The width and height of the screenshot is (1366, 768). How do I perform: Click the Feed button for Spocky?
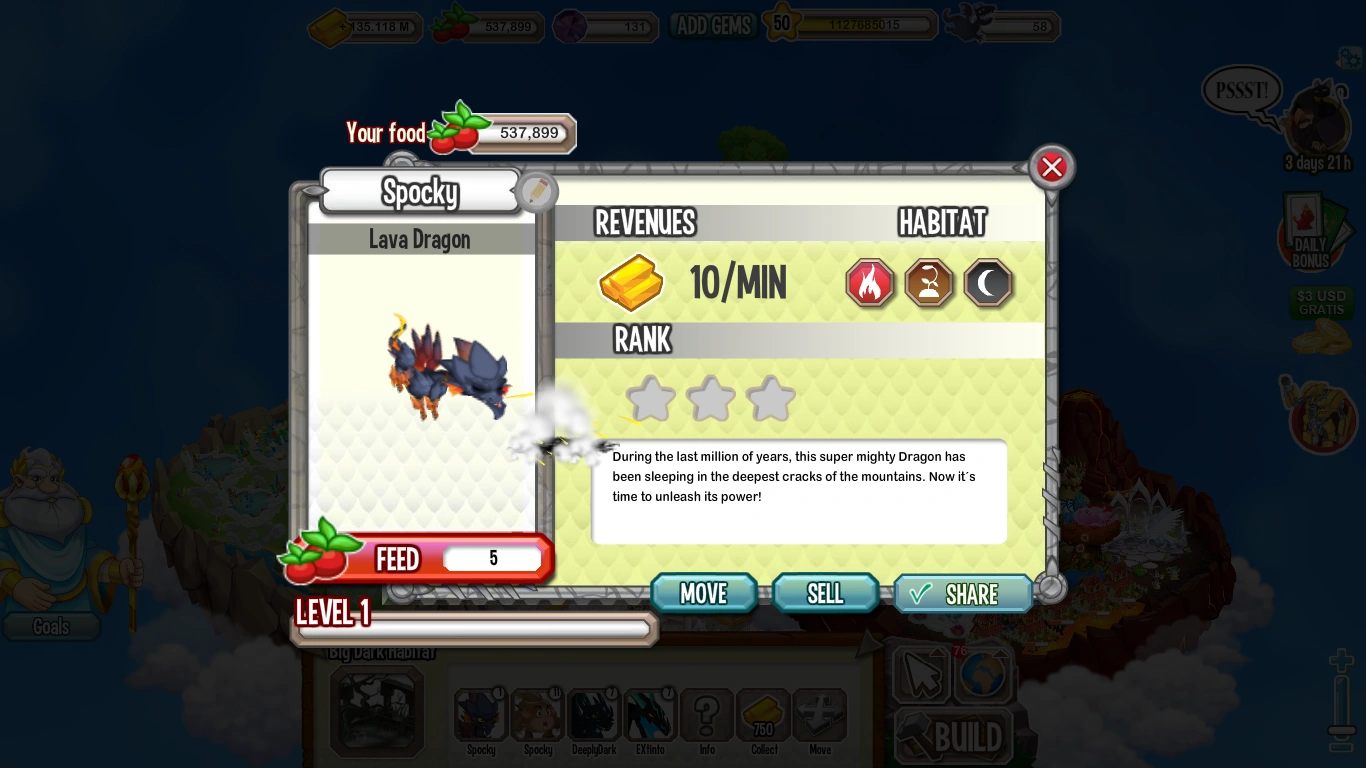click(398, 559)
